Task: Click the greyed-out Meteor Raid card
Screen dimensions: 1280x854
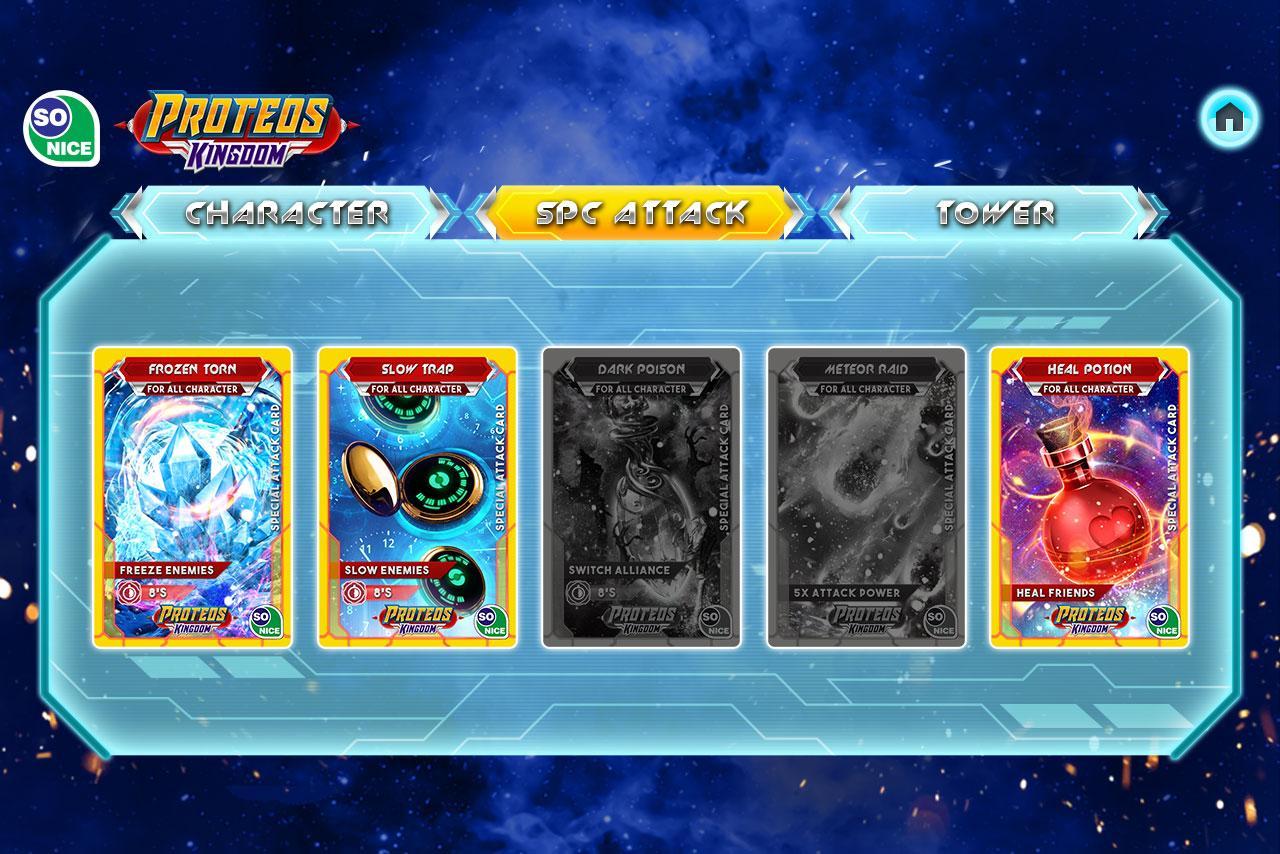Action: [867, 497]
